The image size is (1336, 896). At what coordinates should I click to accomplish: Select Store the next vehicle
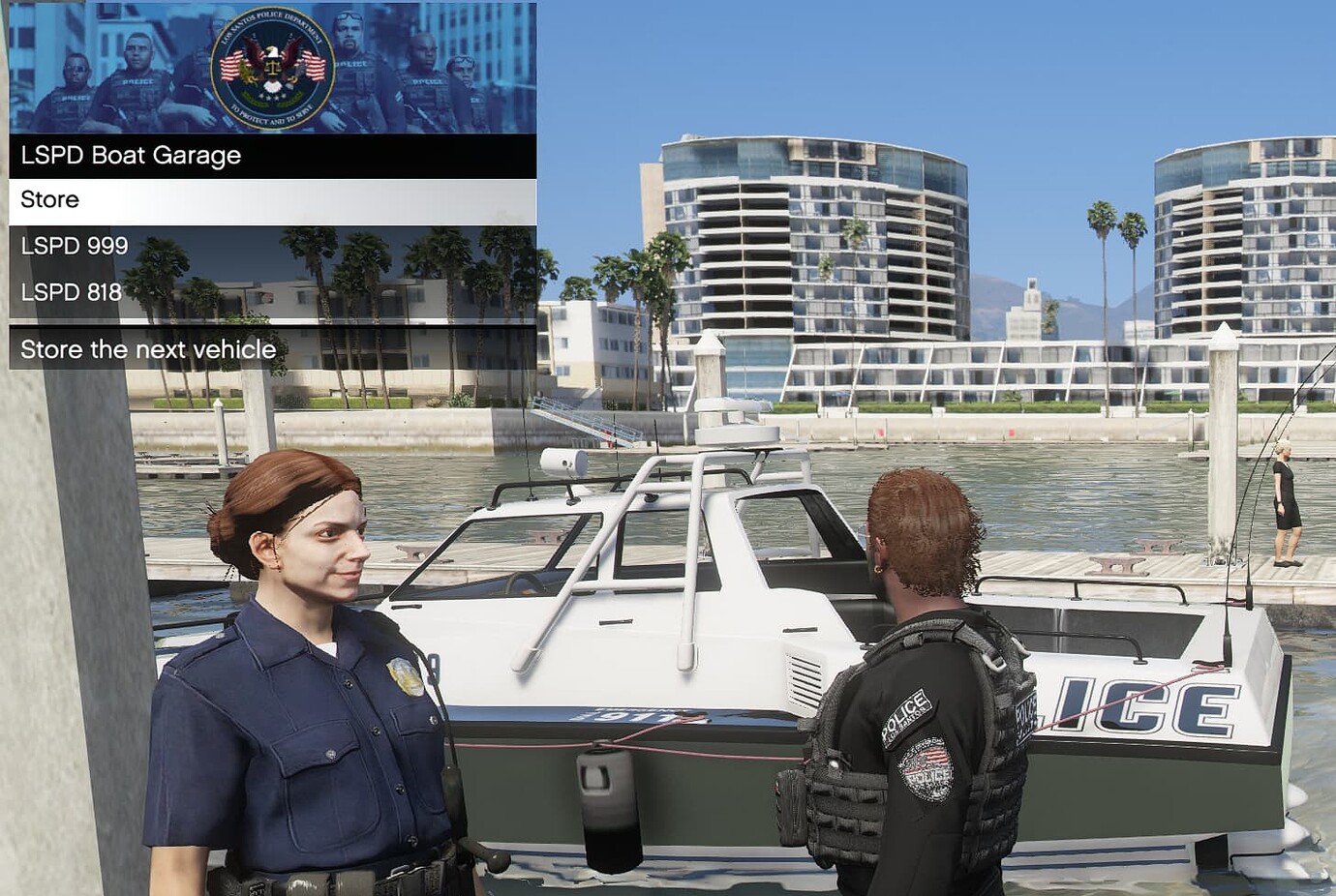[147, 349]
